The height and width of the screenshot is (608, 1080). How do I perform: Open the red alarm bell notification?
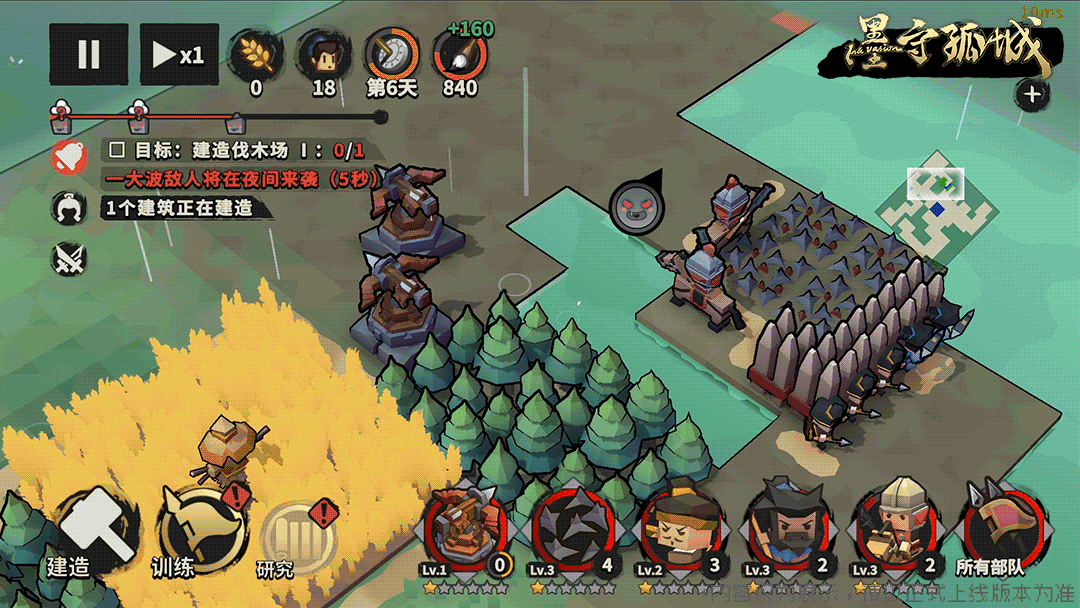68,157
